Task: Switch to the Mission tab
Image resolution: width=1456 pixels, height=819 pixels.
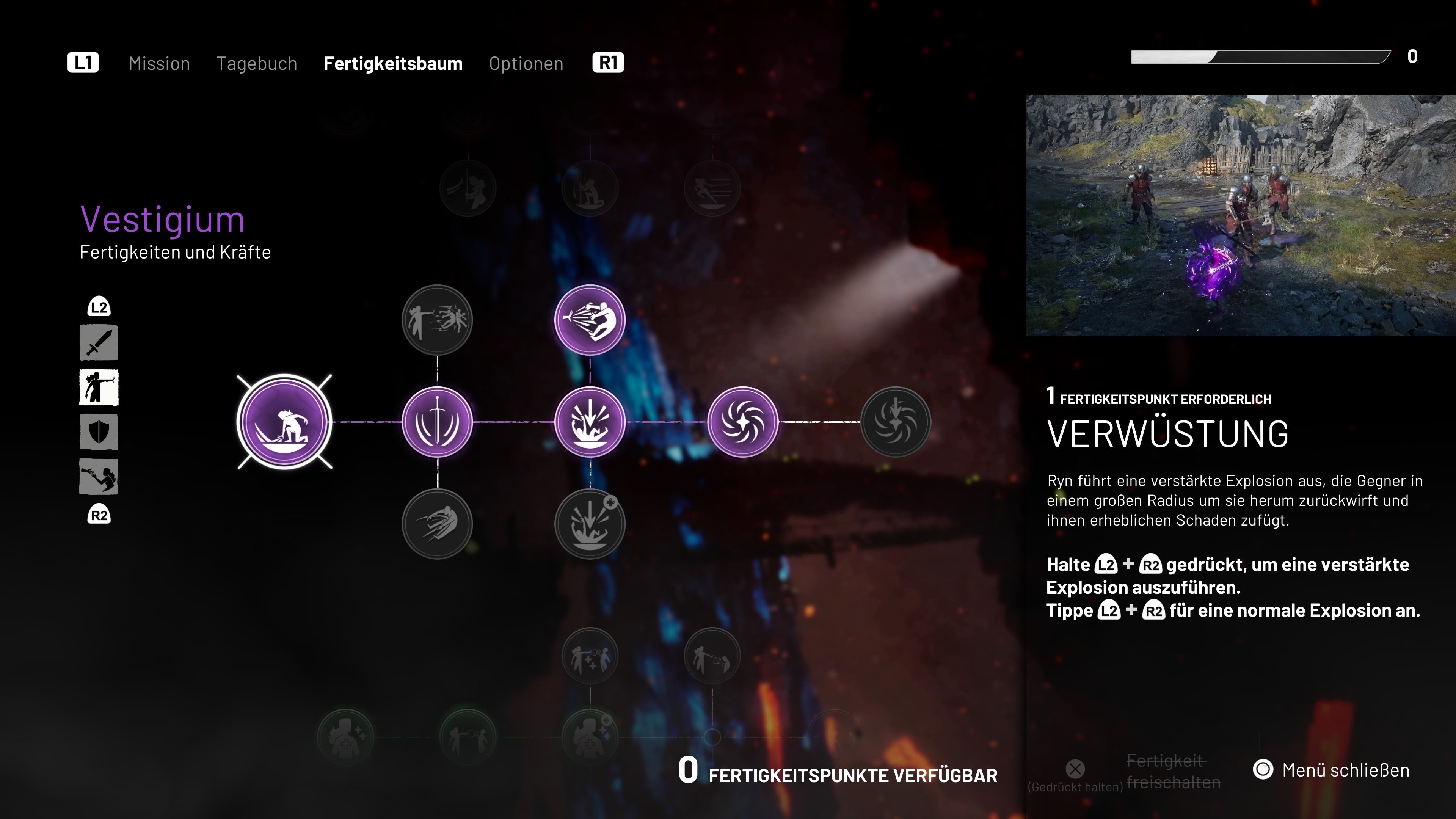Action: (x=159, y=63)
